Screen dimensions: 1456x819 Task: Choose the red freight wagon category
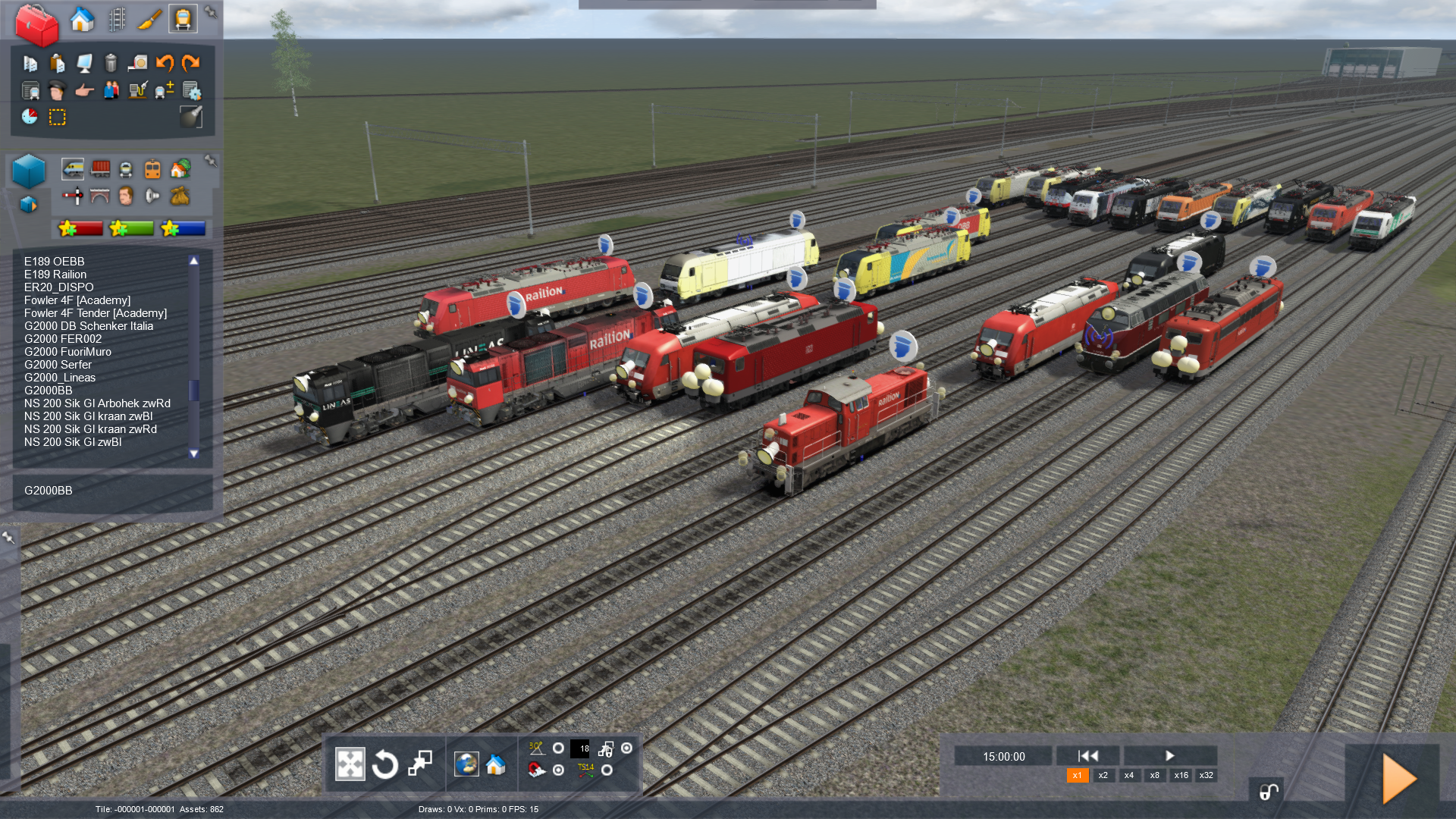(x=100, y=169)
